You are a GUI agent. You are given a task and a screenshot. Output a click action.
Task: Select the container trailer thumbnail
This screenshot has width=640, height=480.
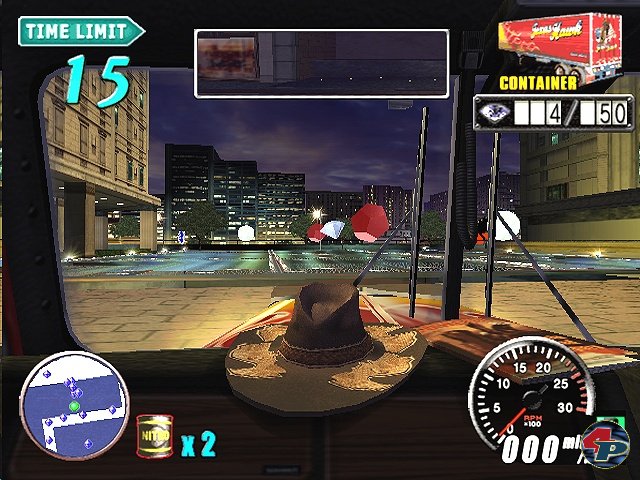[558, 42]
